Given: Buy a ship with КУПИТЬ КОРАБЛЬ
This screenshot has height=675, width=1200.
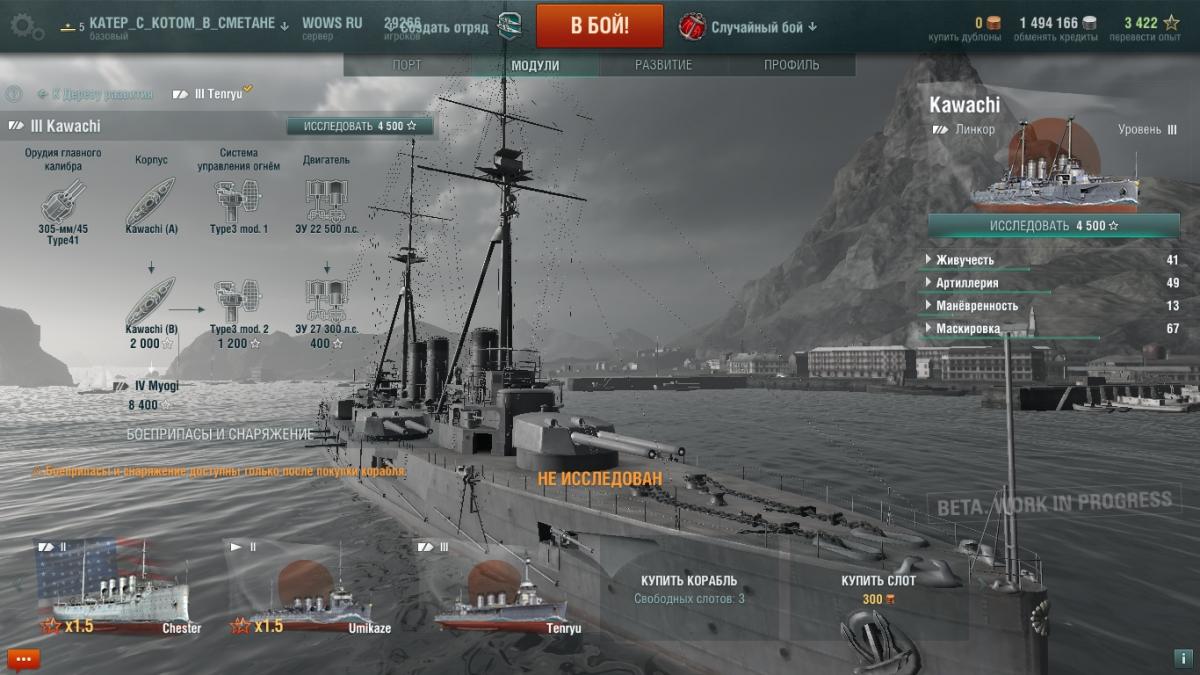Looking at the screenshot, I should pos(689,588).
